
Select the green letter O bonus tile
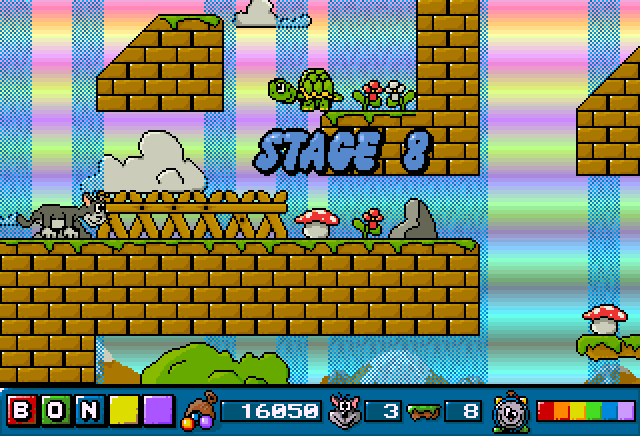56,411
